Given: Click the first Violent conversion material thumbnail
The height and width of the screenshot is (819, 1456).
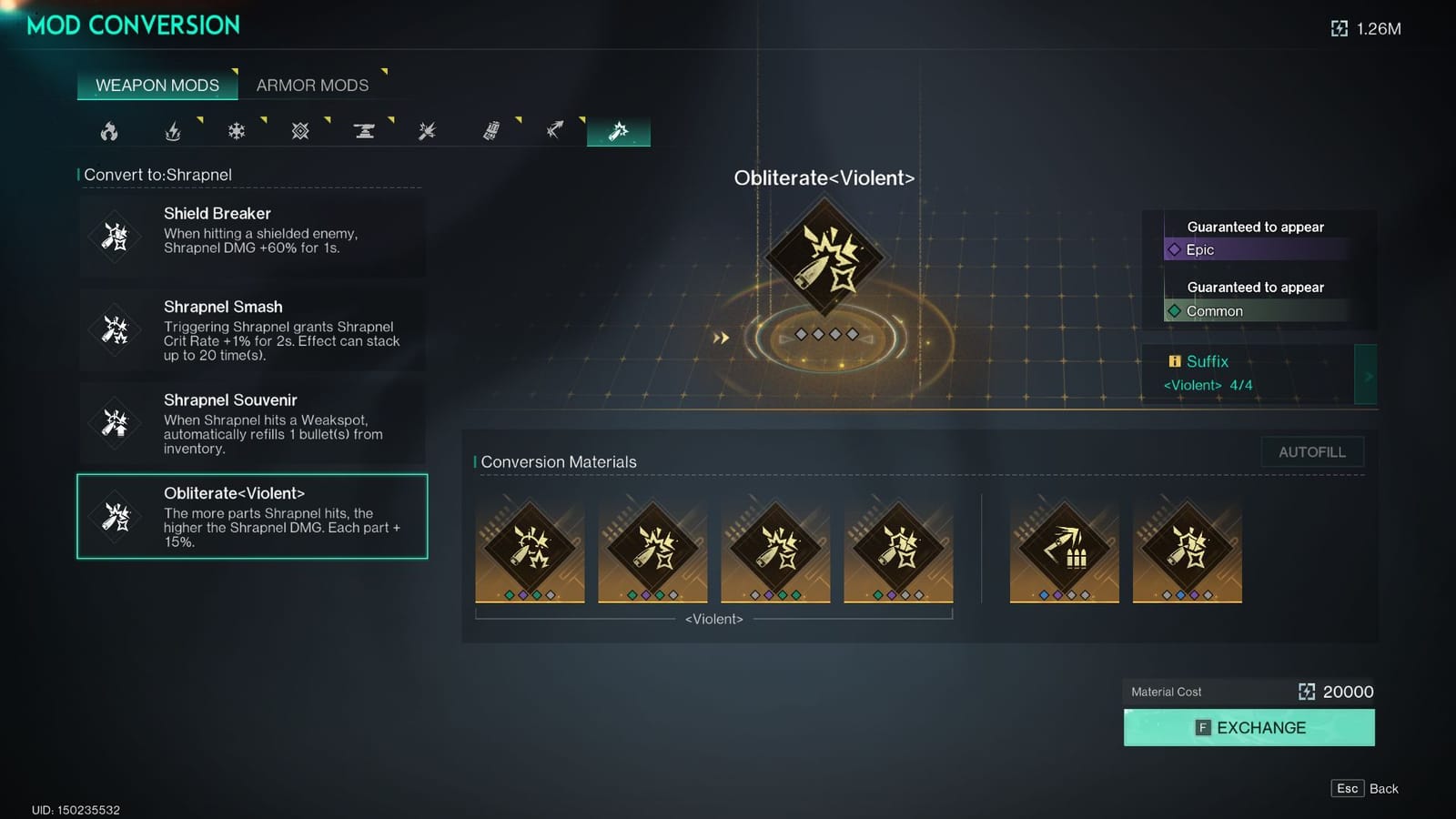Looking at the screenshot, I should [x=530, y=546].
